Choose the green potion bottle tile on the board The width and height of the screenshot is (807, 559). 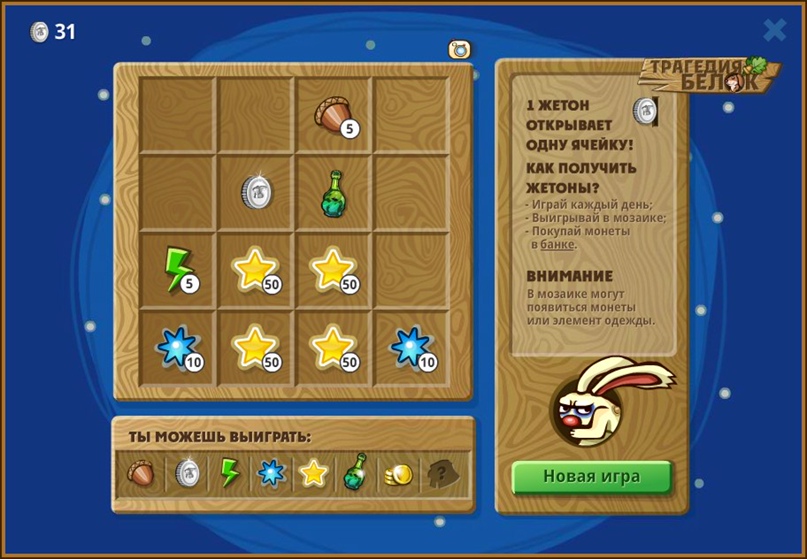334,192
